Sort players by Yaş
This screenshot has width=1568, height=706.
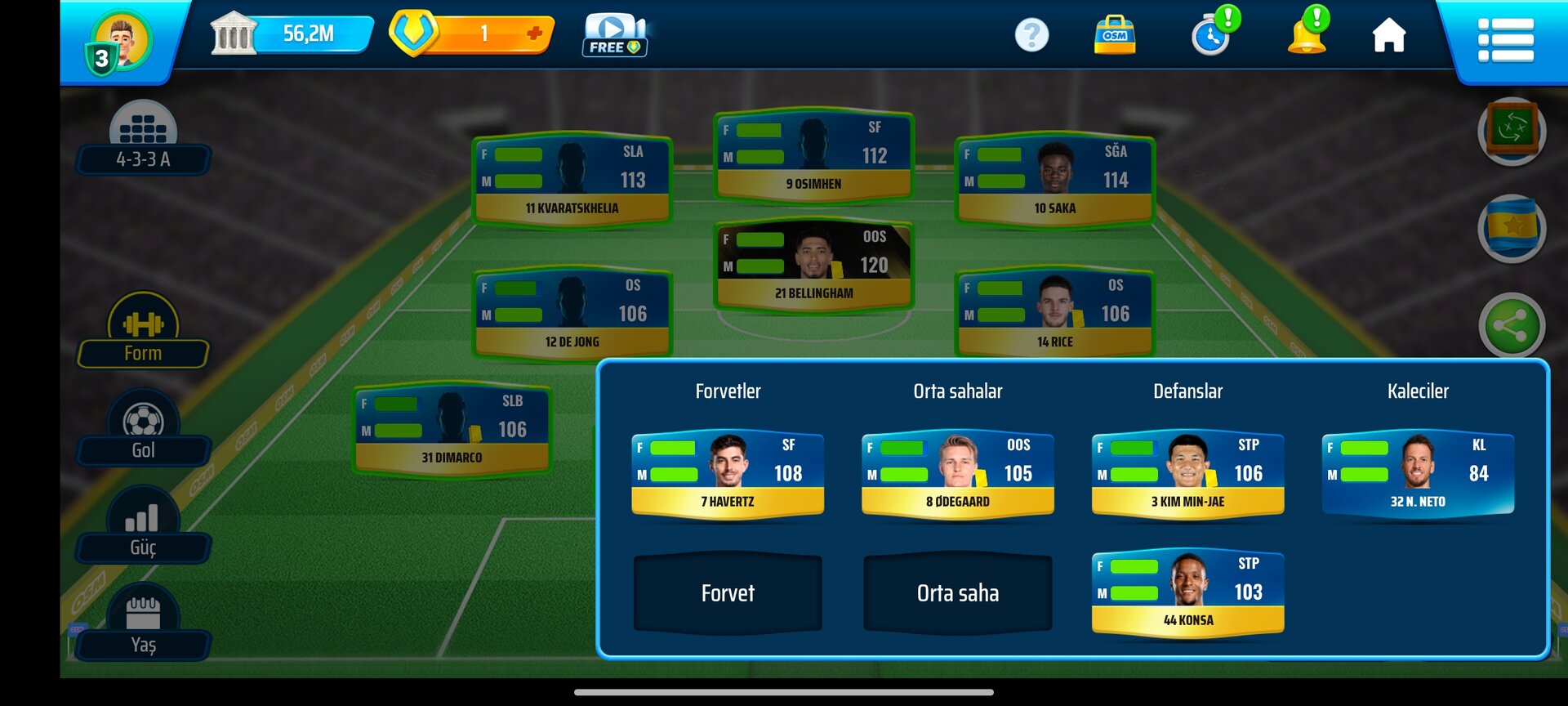pos(143,626)
